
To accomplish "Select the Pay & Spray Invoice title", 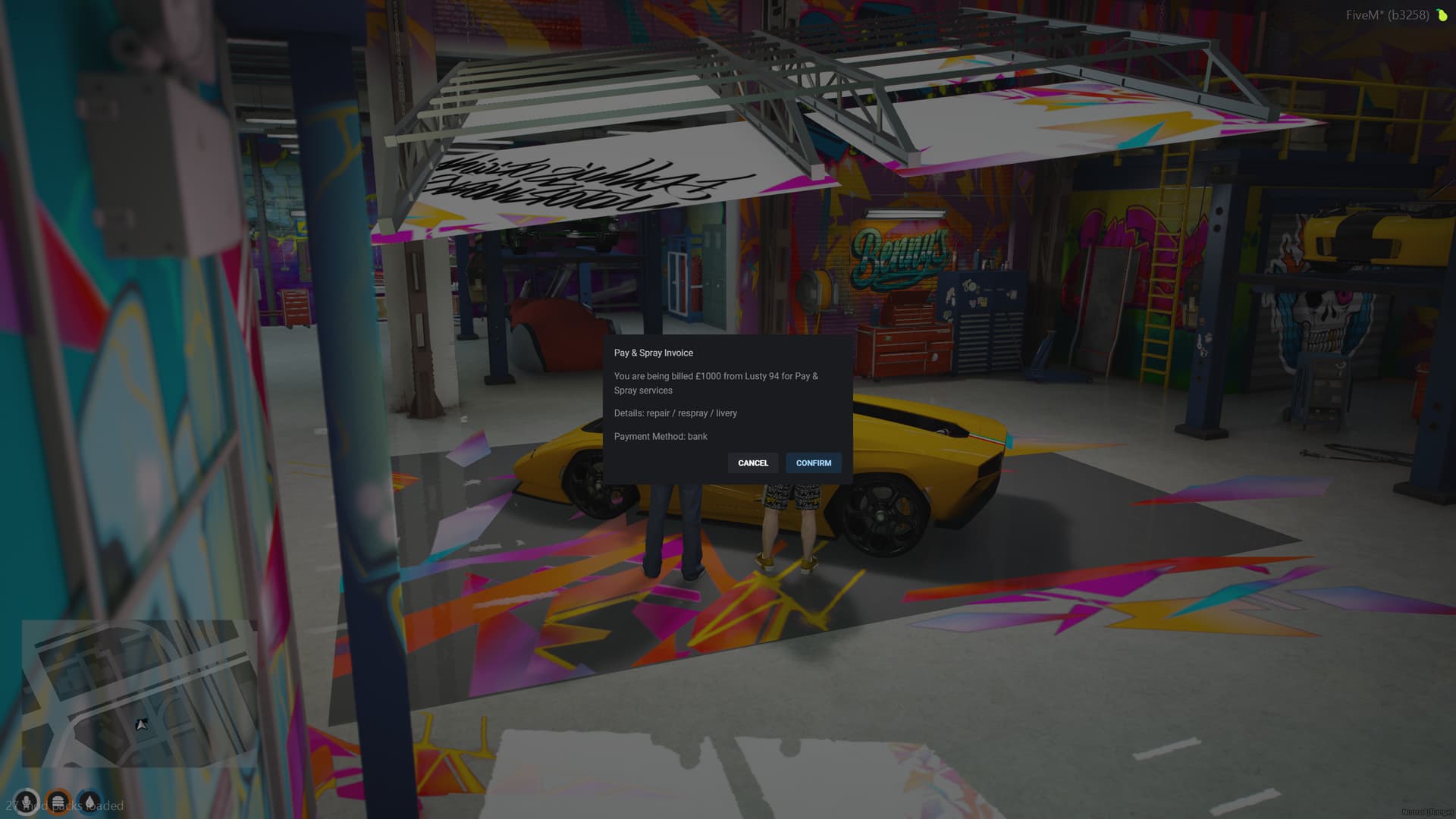I will 654,353.
